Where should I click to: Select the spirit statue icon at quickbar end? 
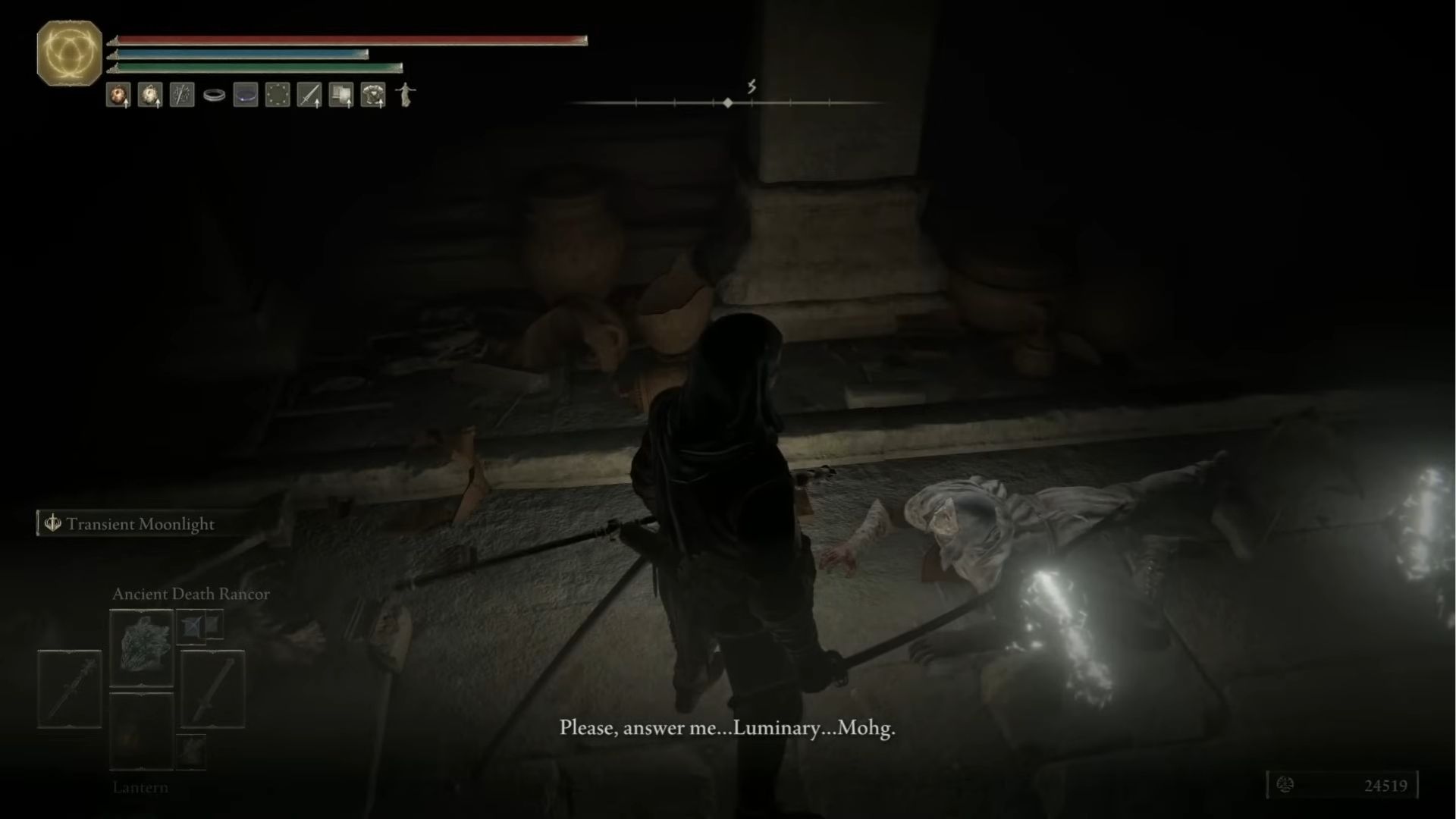pyautogui.click(x=404, y=93)
